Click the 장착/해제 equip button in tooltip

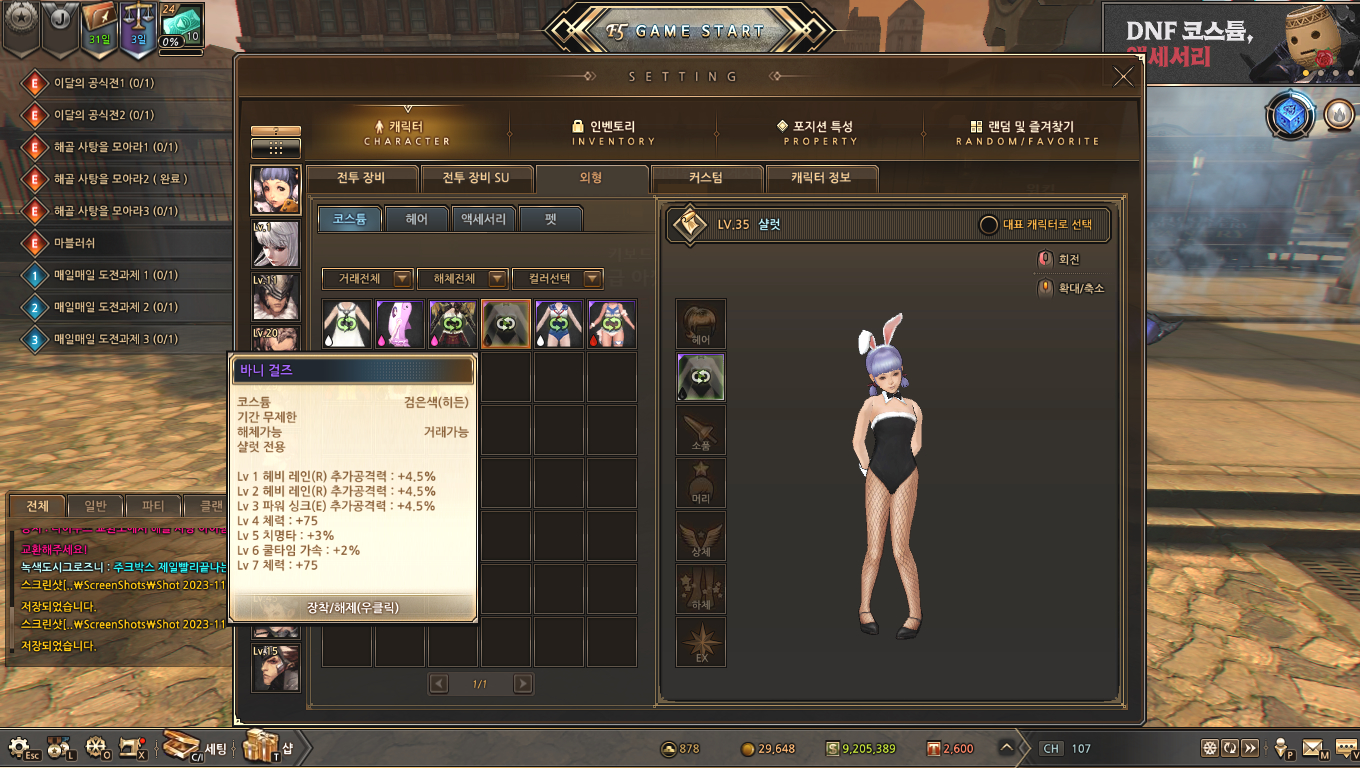click(352, 607)
